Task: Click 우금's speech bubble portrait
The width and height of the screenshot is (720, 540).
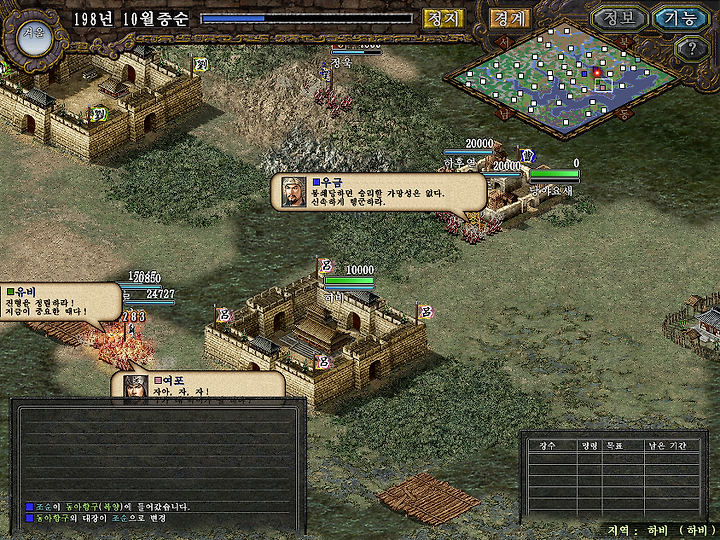Action: pos(293,192)
